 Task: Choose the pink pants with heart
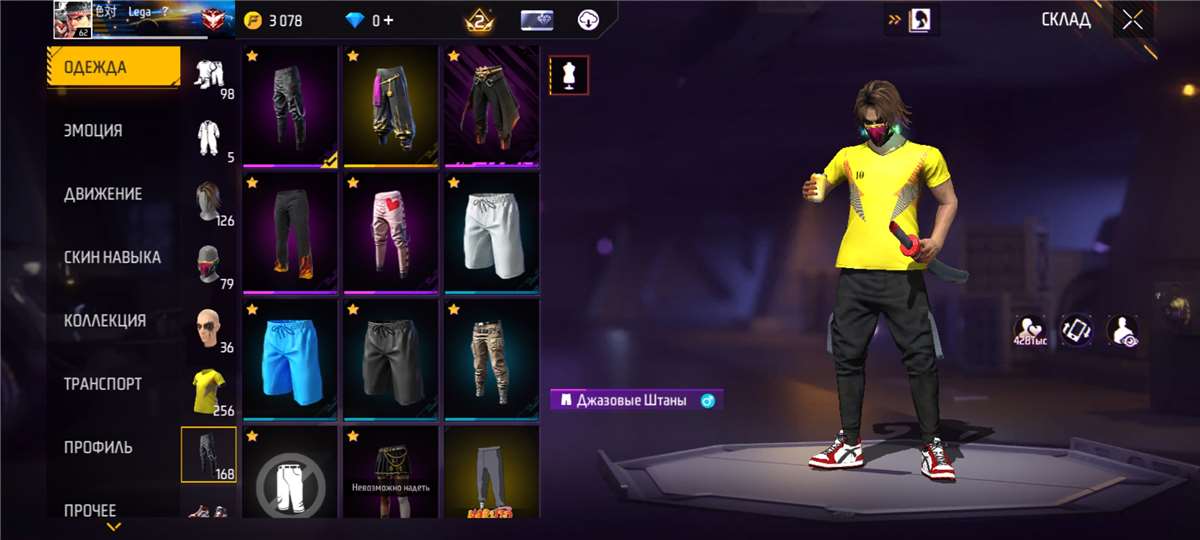391,232
